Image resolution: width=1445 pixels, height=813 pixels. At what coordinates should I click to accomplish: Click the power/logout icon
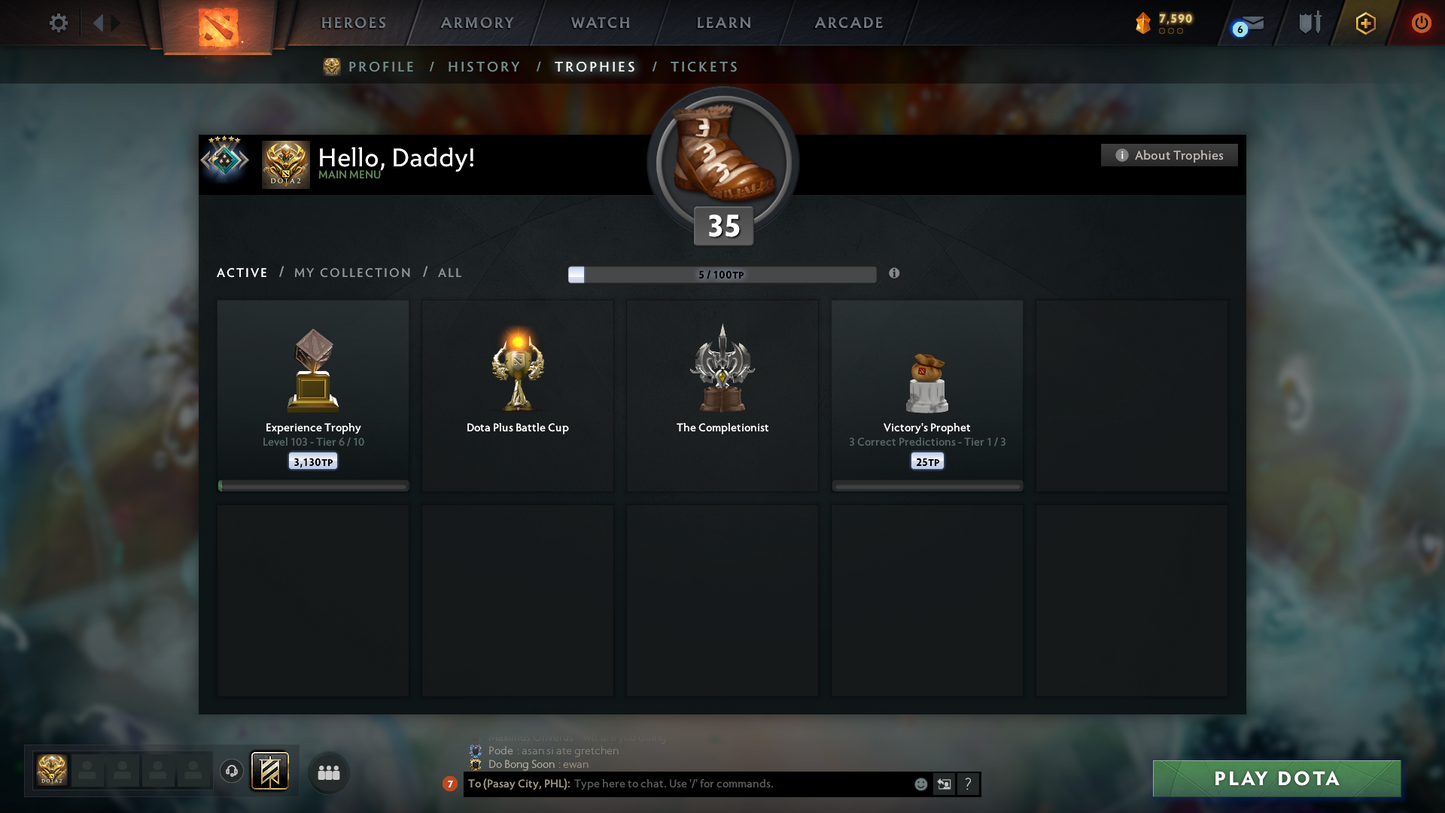[x=1421, y=23]
